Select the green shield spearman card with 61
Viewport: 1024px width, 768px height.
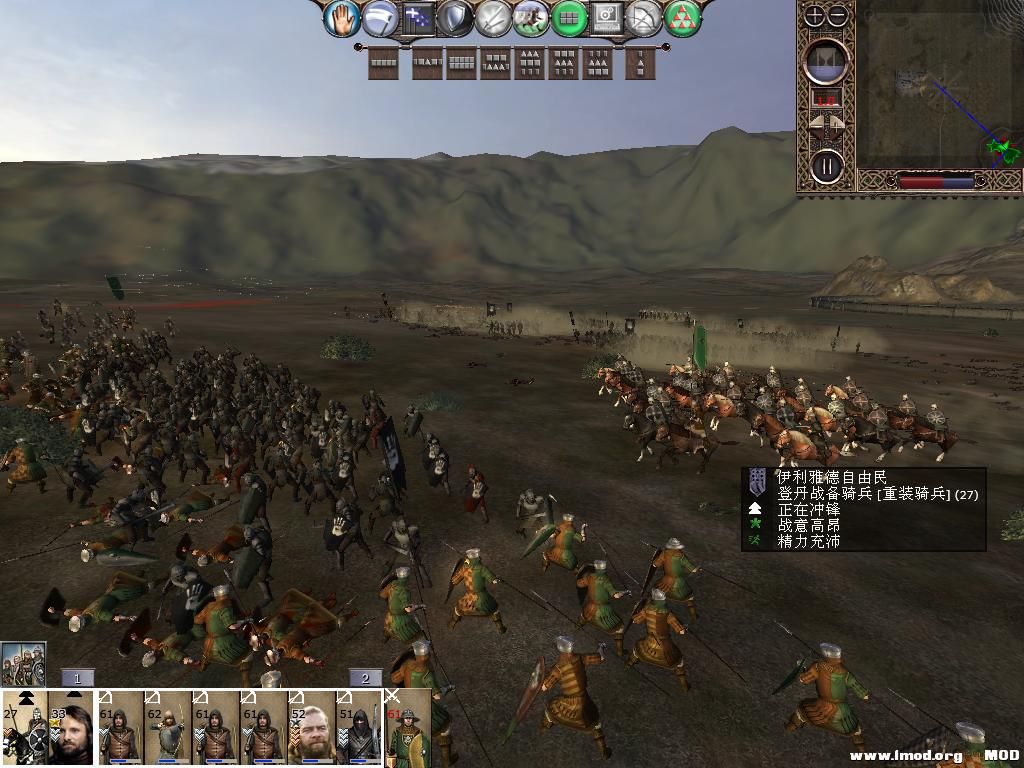click(x=409, y=728)
